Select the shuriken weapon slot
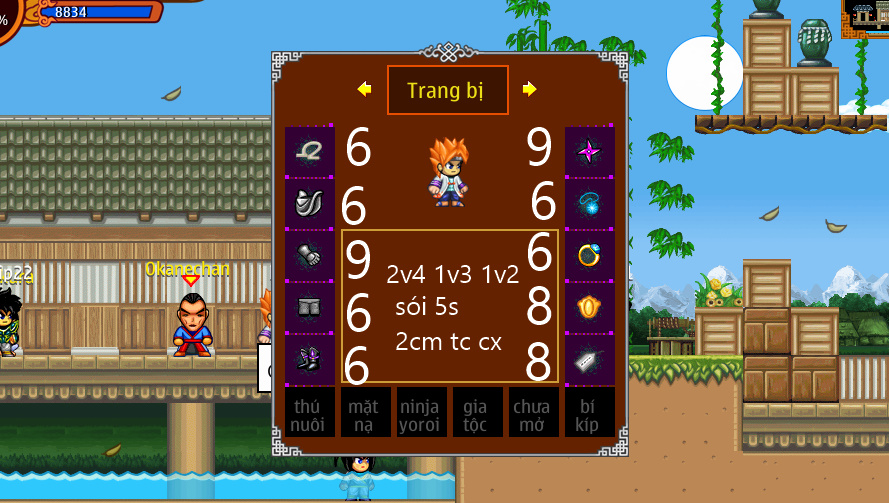Screen dimensions: 889x503 tap(588, 152)
